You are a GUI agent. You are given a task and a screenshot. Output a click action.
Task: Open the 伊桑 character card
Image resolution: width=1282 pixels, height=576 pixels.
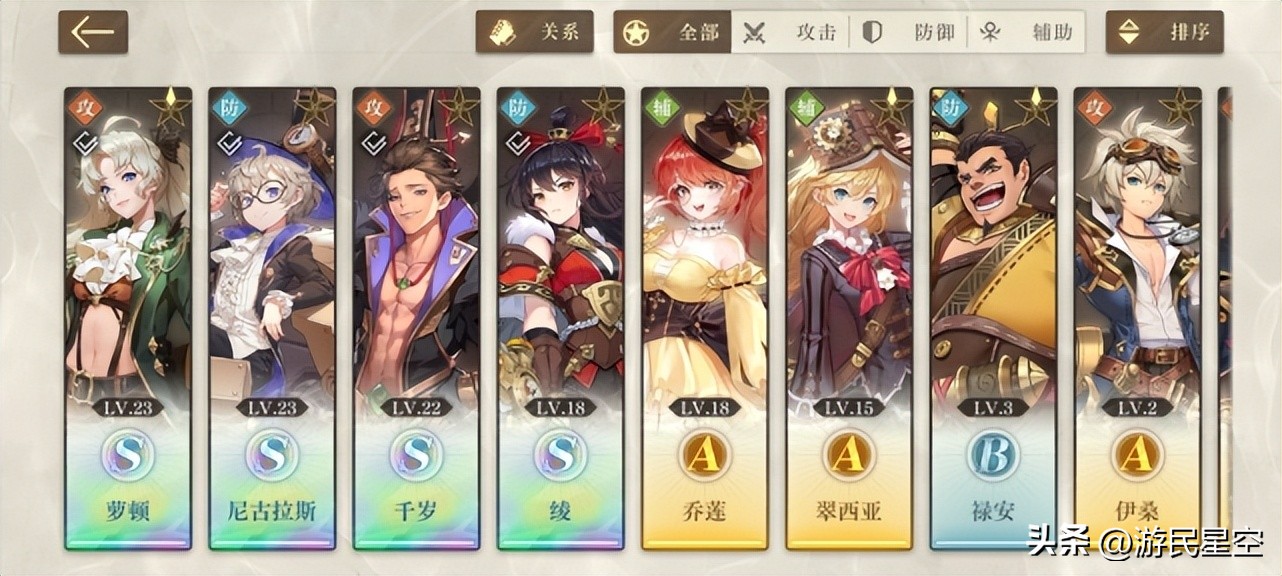point(1137,318)
